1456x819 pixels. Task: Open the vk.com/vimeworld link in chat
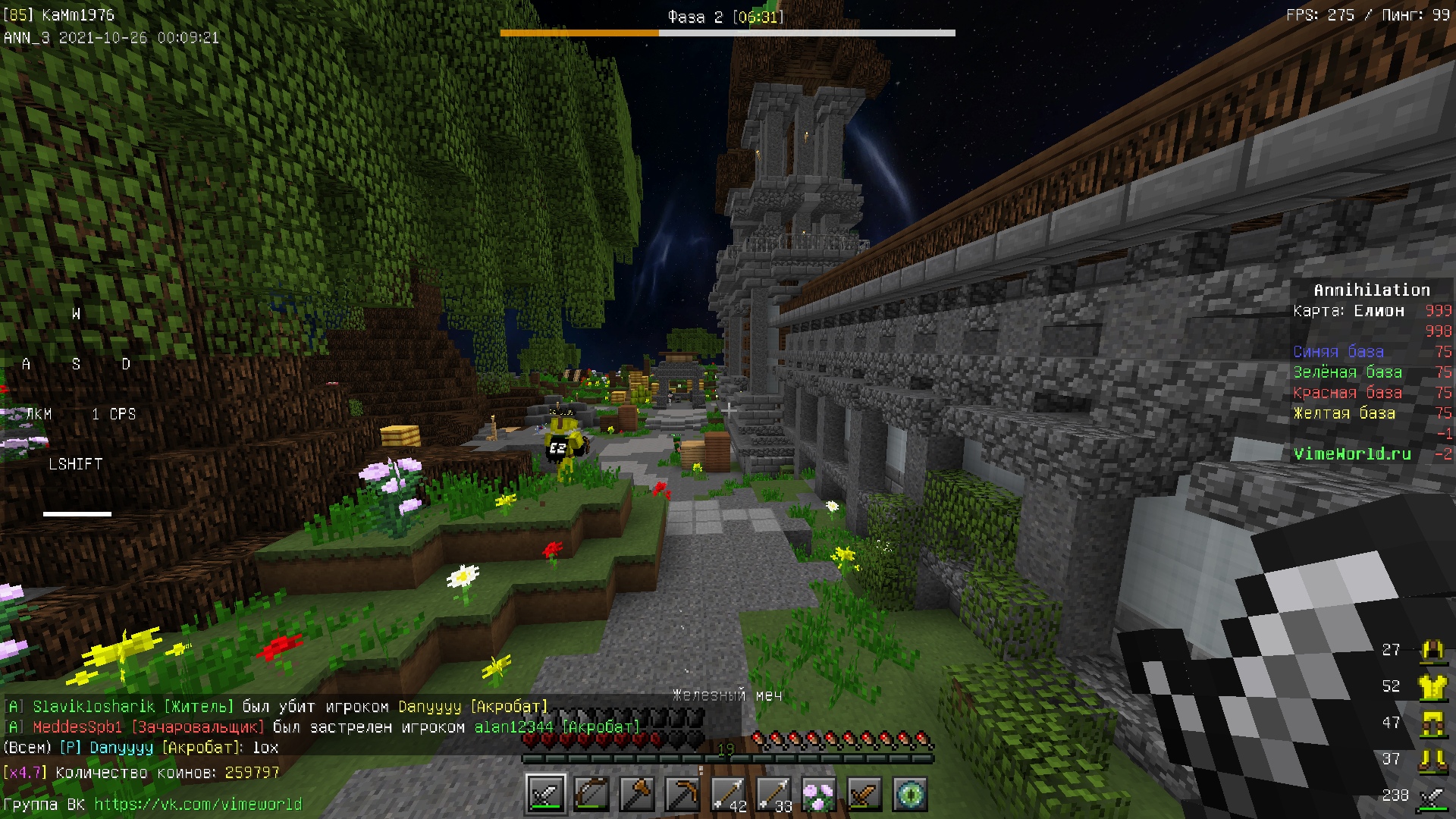click(x=198, y=804)
